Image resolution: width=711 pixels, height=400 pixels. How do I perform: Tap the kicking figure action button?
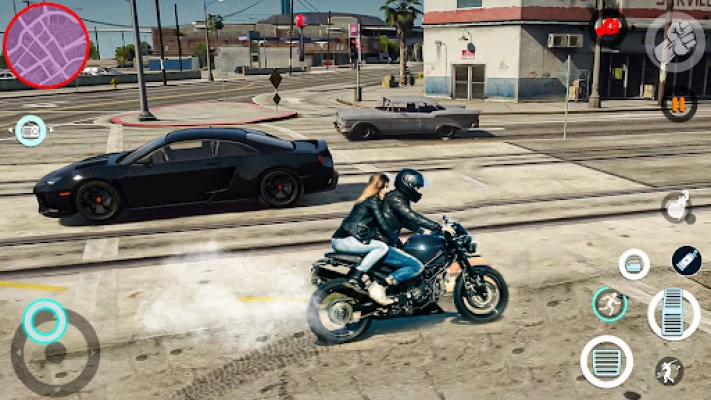coord(669,371)
